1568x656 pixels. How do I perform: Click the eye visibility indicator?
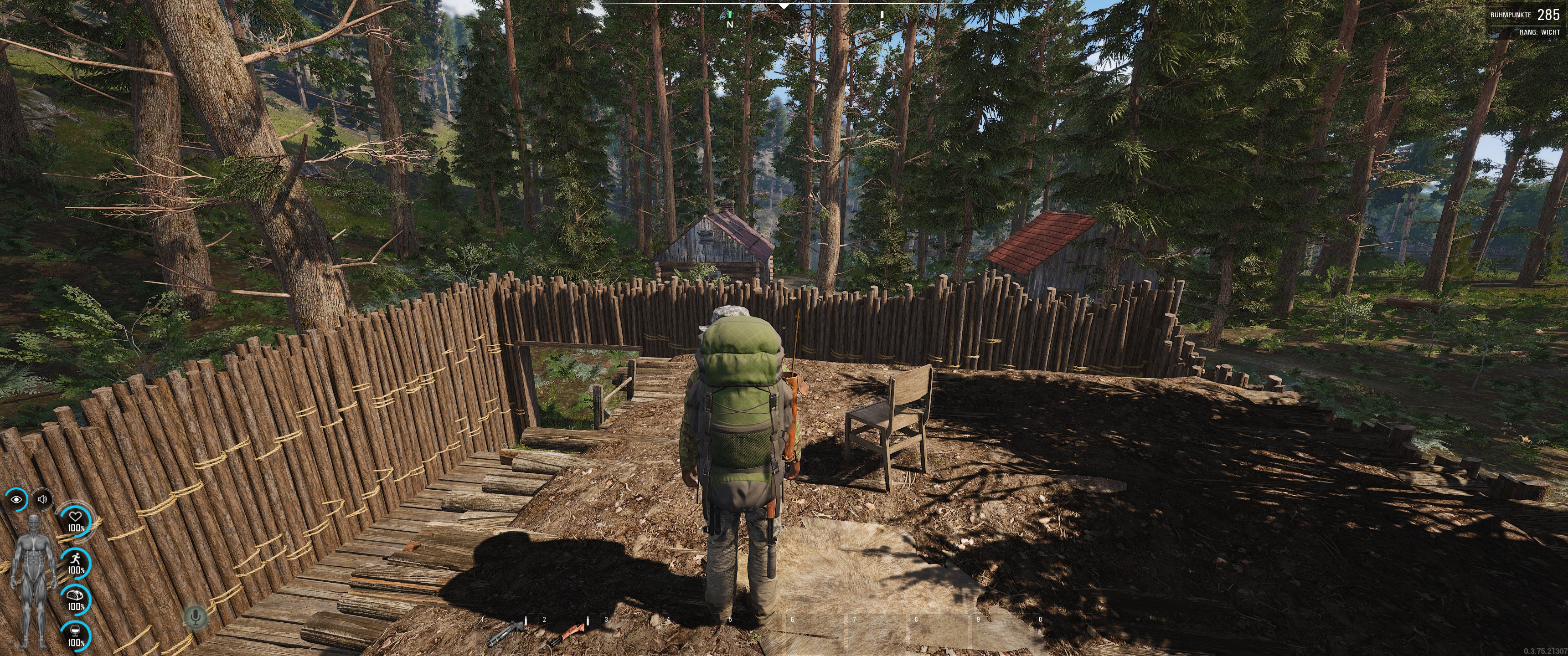pos(16,500)
